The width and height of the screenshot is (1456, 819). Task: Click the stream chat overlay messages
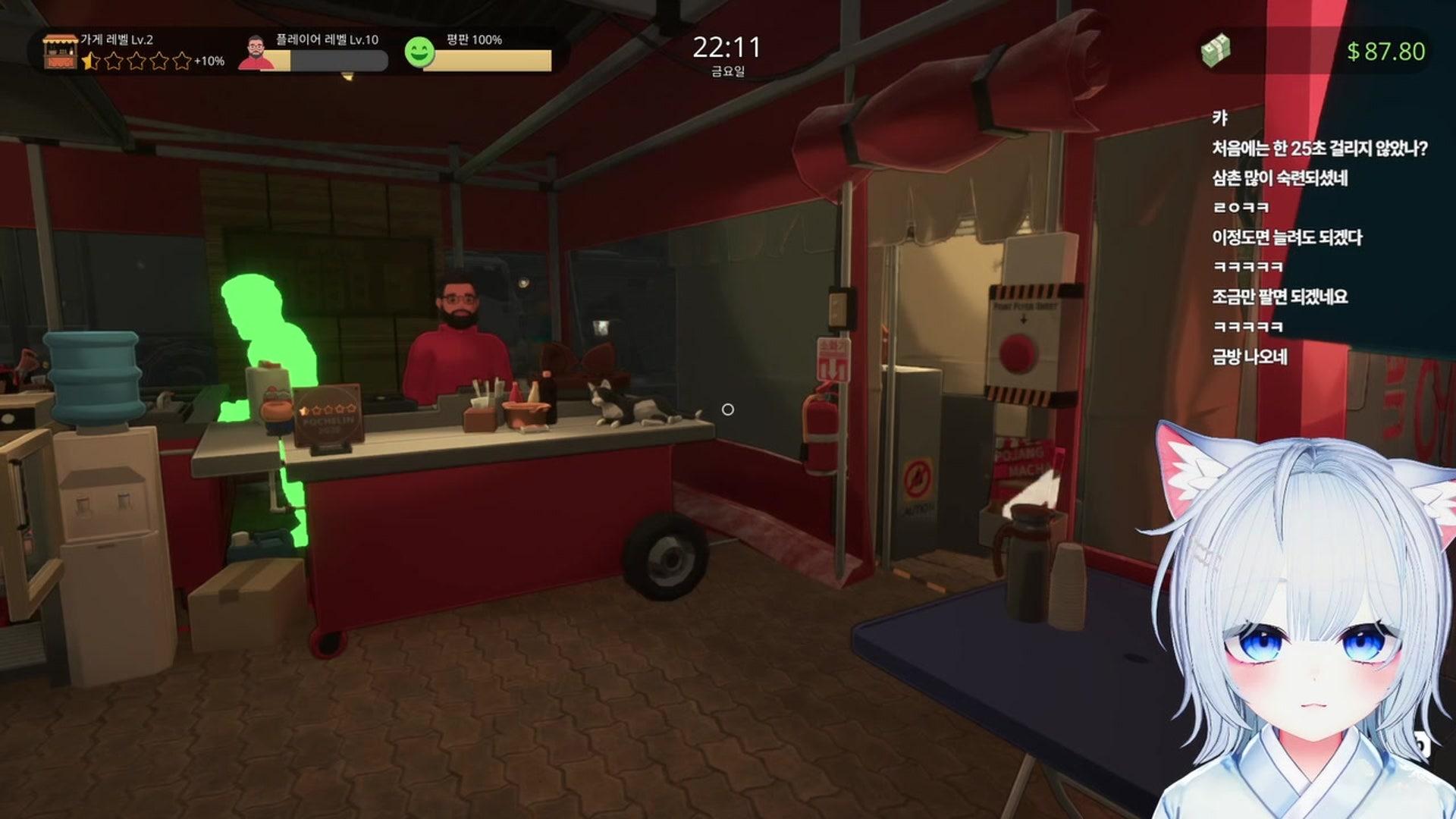[1318, 237]
